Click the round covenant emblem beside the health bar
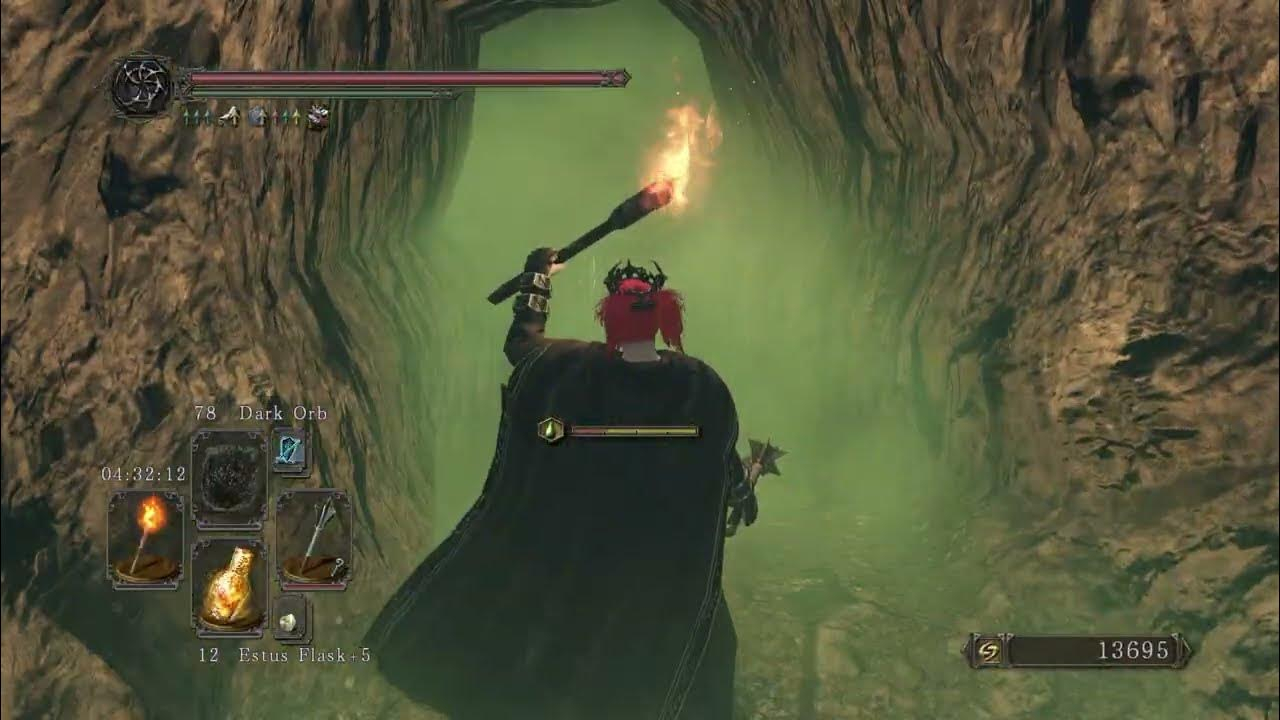1280x720 pixels. pos(142,86)
